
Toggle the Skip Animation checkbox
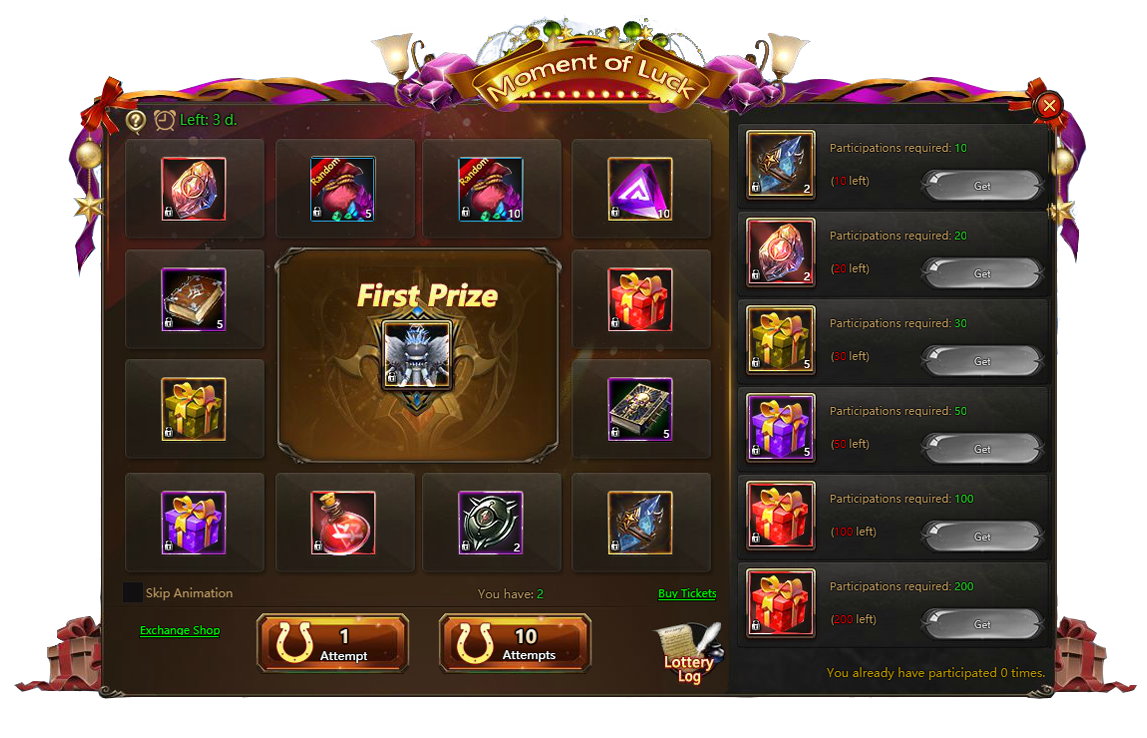tap(132, 593)
